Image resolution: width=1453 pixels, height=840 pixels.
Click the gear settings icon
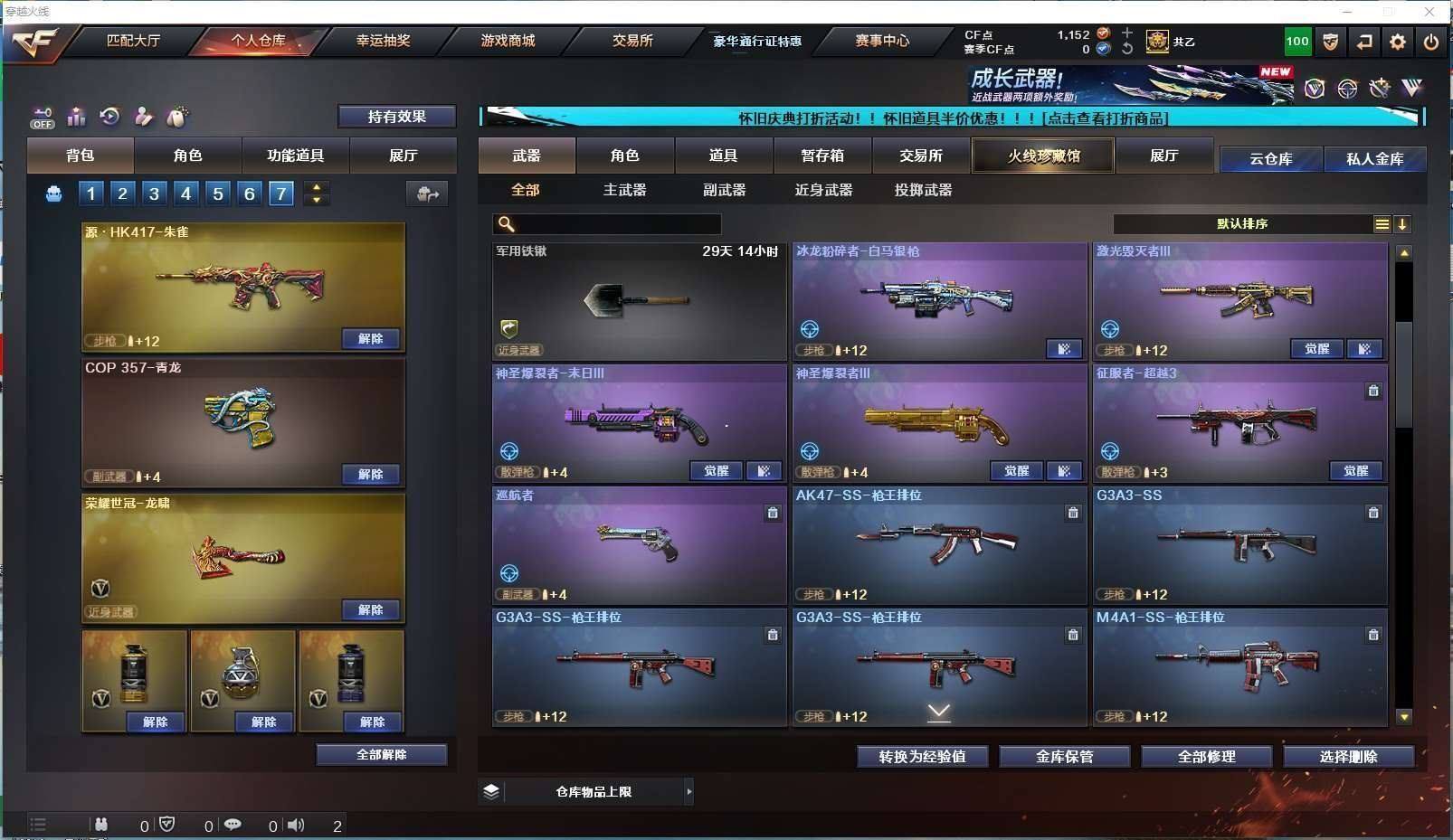pyautogui.click(x=1398, y=42)
